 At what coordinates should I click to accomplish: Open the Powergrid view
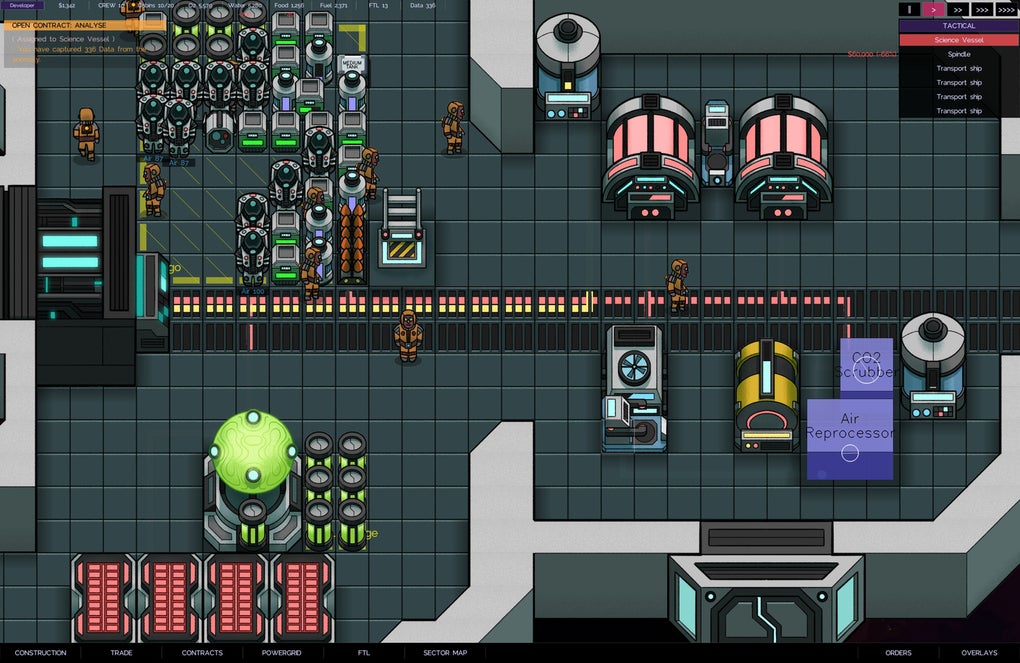click(282, 653)
